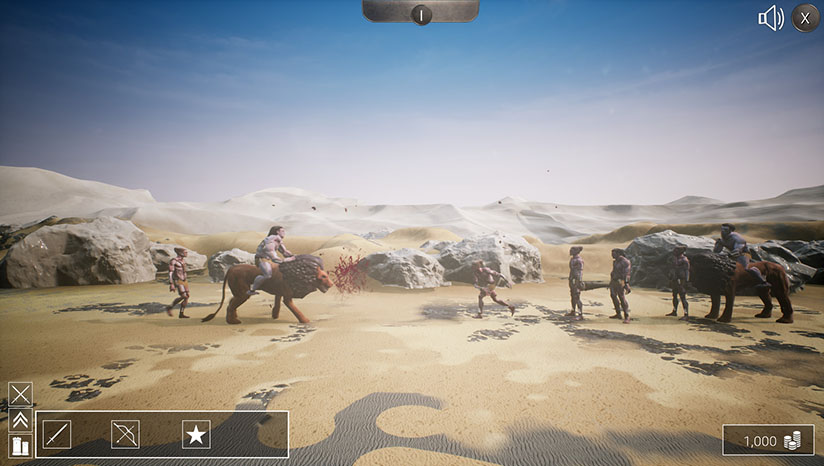
Task: Close the game with the X button
Action: pos(805,18)
